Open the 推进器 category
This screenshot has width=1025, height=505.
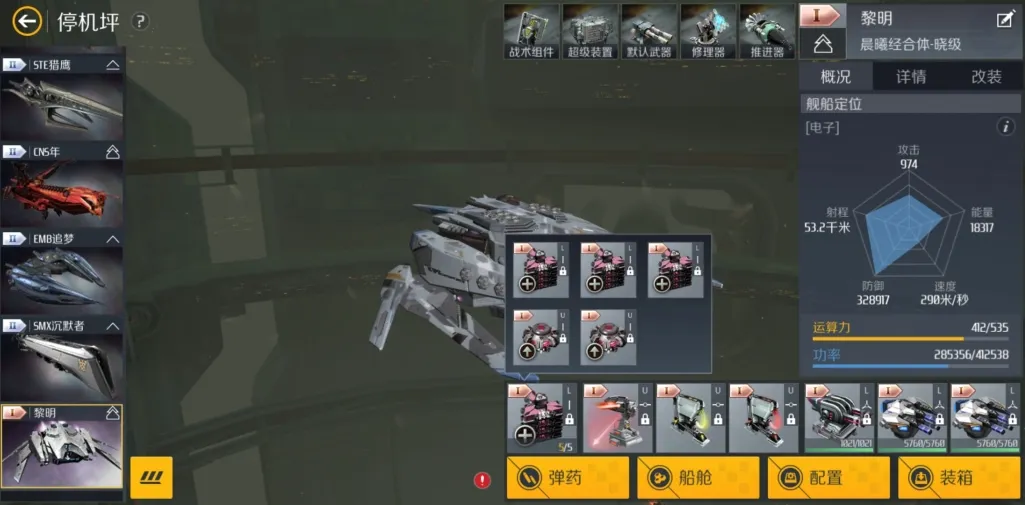767,31
